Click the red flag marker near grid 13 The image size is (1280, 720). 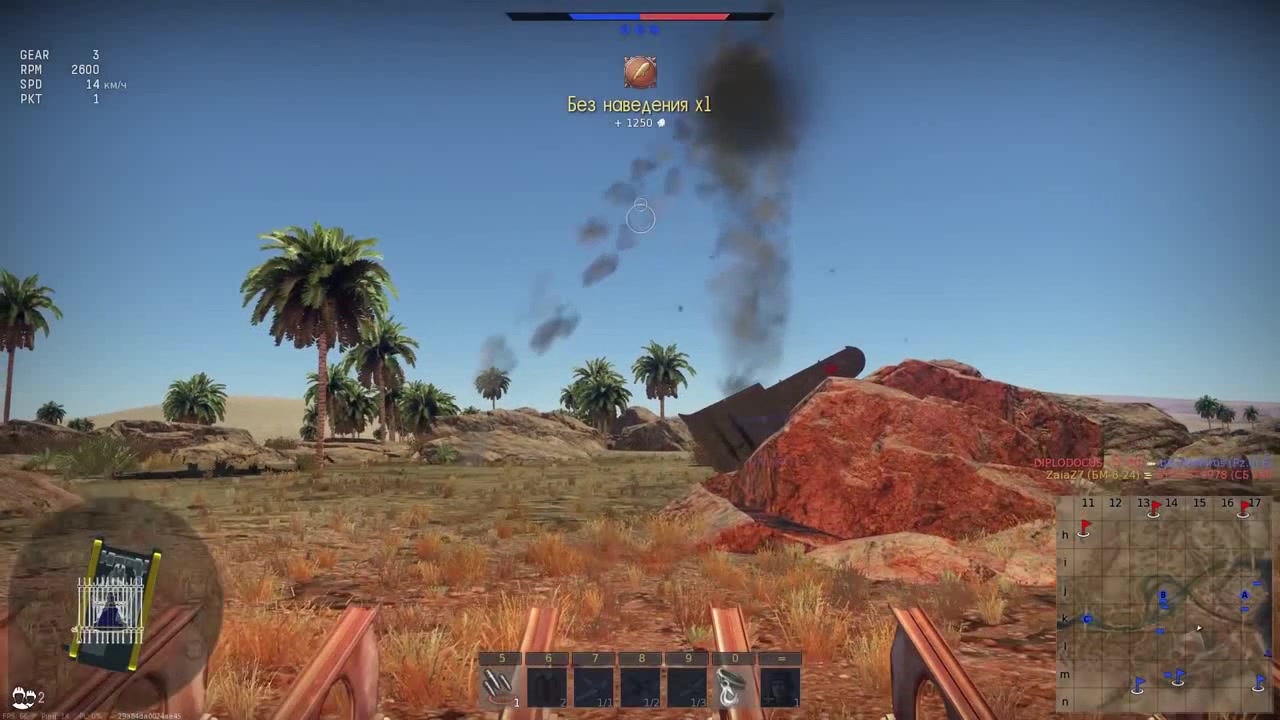1155,507
